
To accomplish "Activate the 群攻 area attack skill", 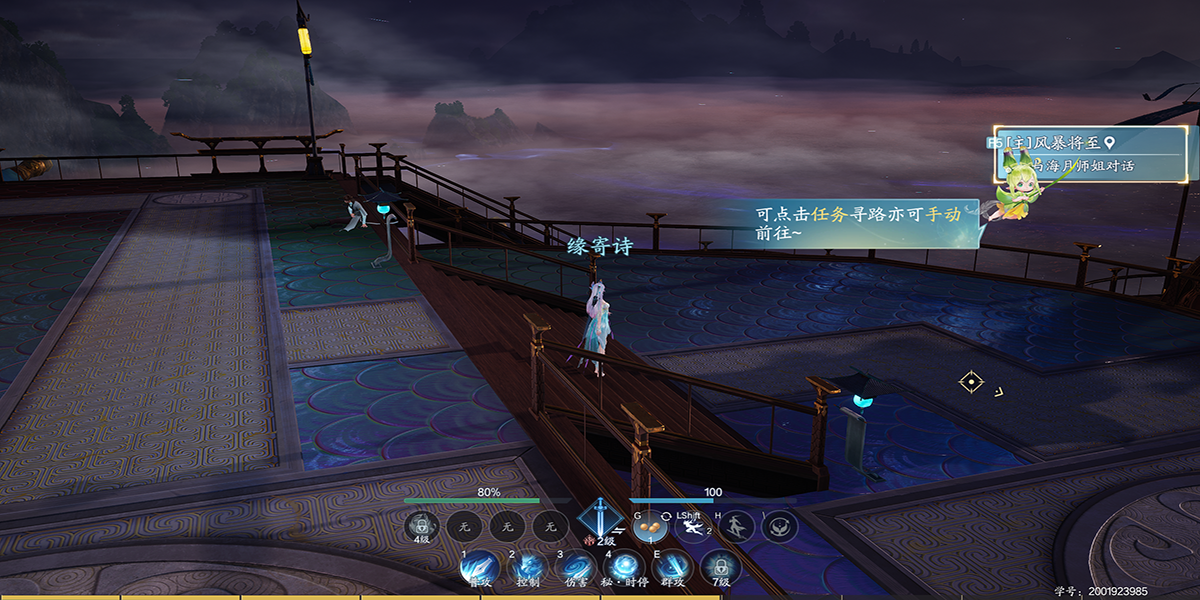I will pos(673,567).
